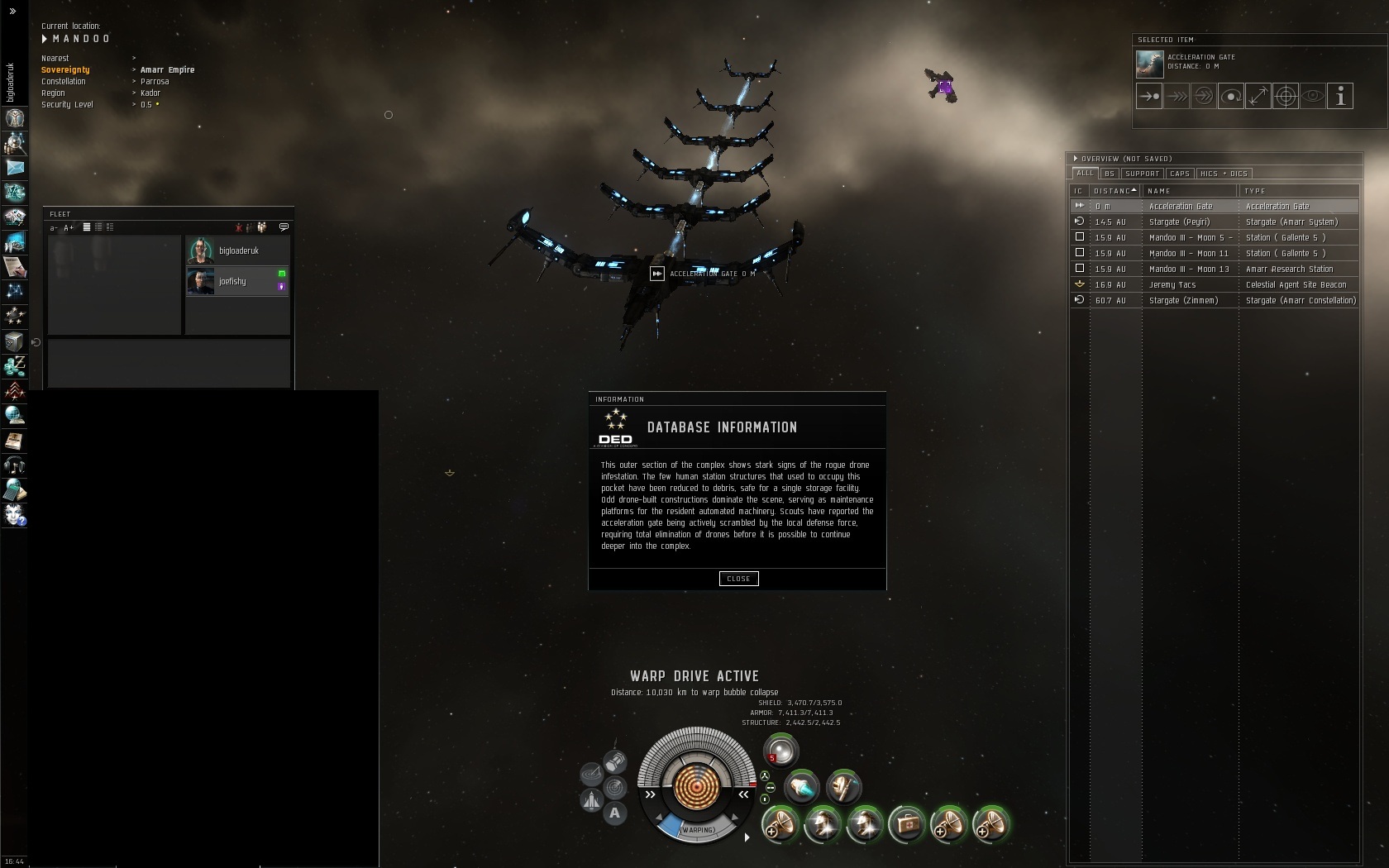The image size is (1389, 868).
Task: Approach the selected Acceleration Gate
Action: click(x=1149, y=96)
